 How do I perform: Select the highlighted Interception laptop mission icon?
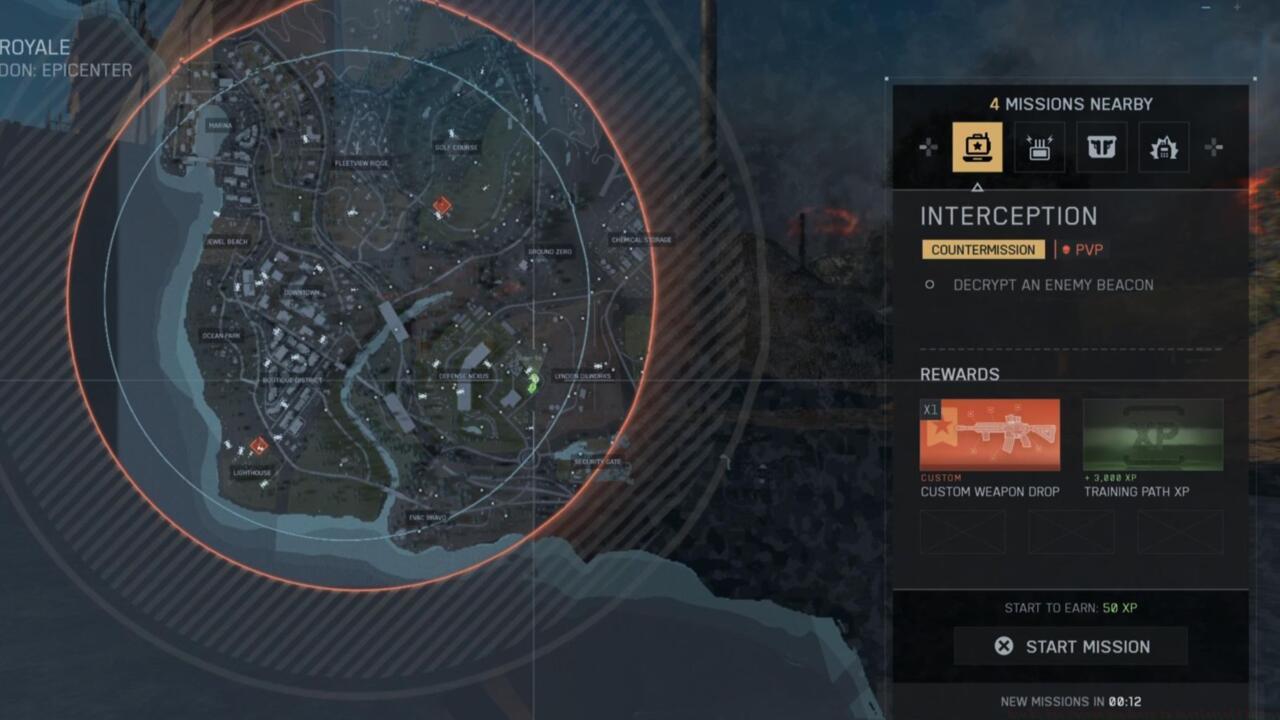click(x=977, y=146)
